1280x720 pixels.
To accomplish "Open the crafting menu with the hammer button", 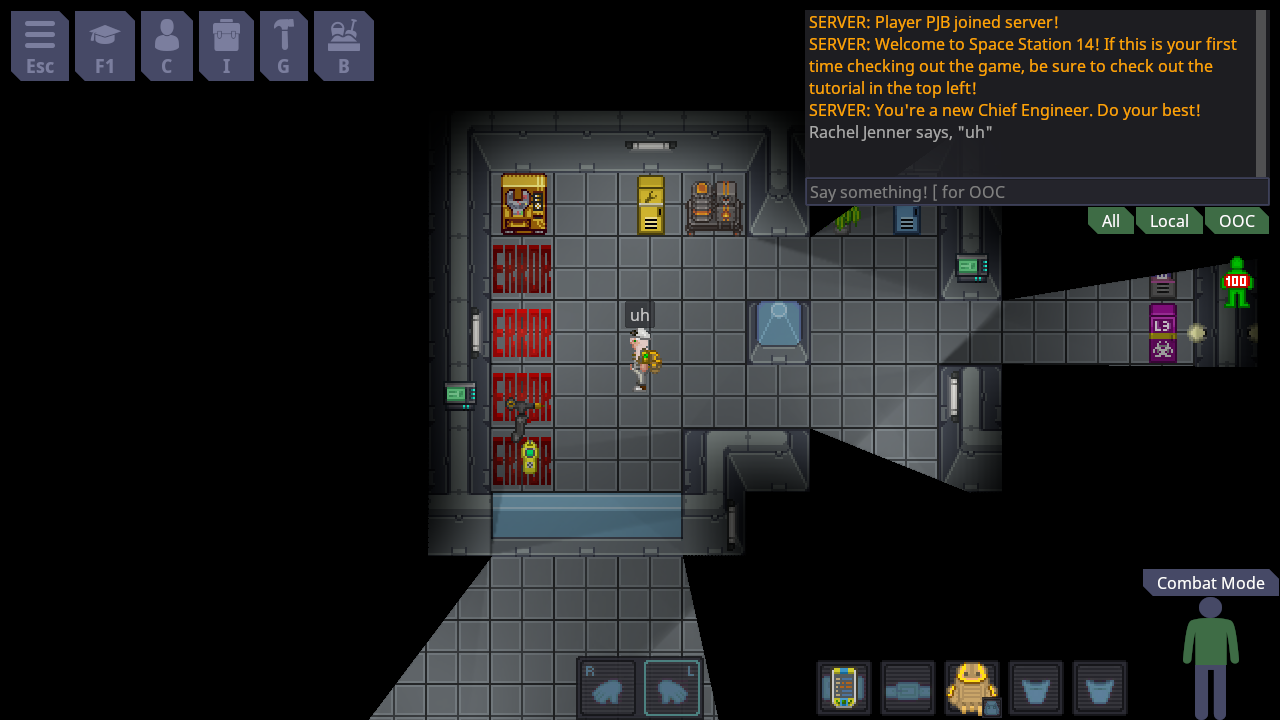I will [x=284, y=46].
